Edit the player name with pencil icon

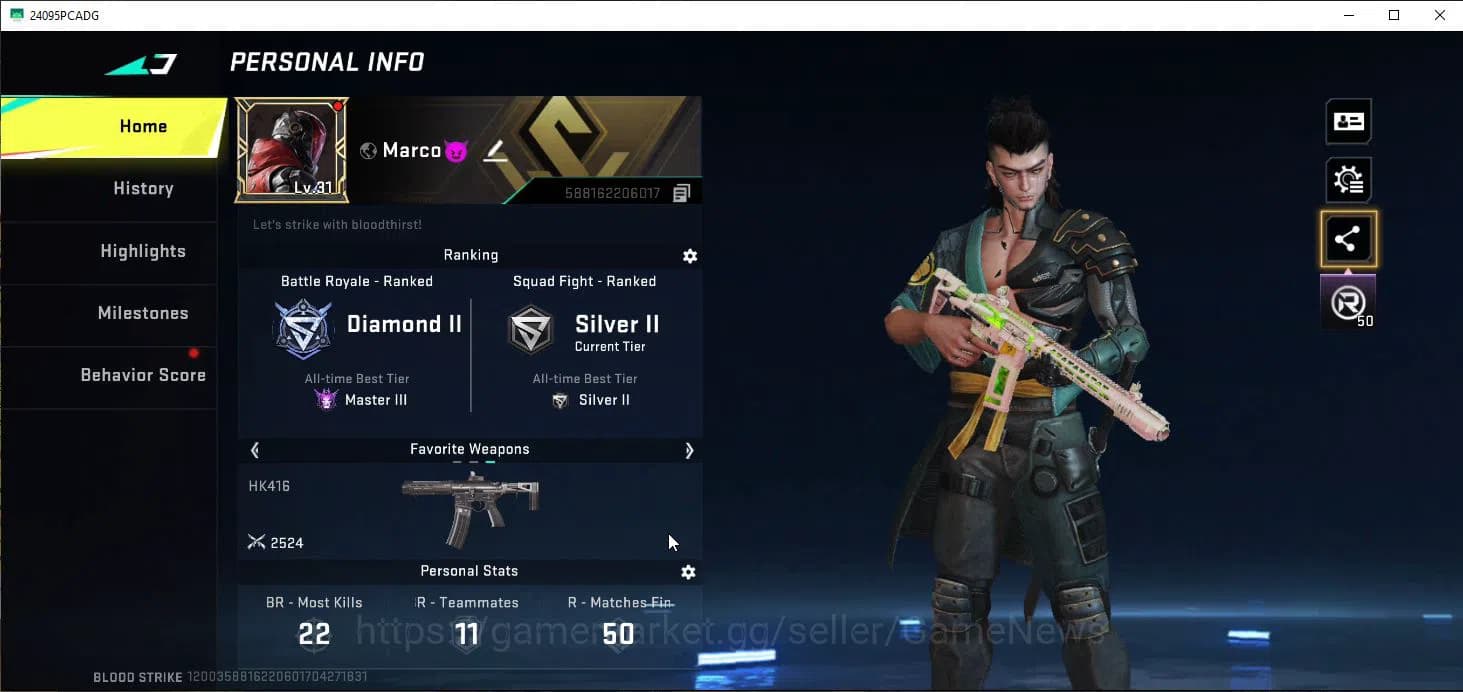(495, 151)
